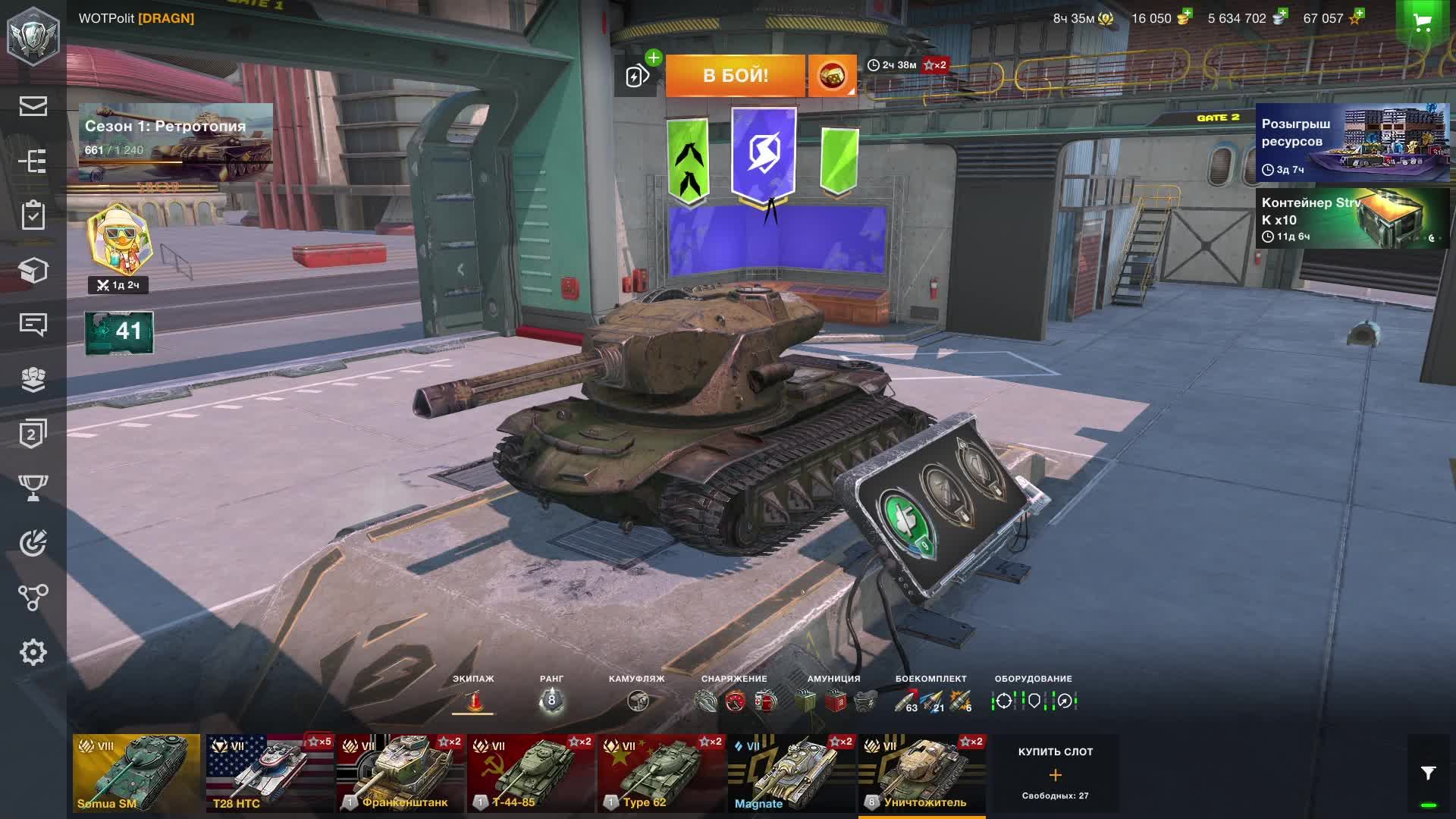Screen dimensions: 1456x819
Task: Select the Type 62 tank thumbnail
Action: point(660,772)
